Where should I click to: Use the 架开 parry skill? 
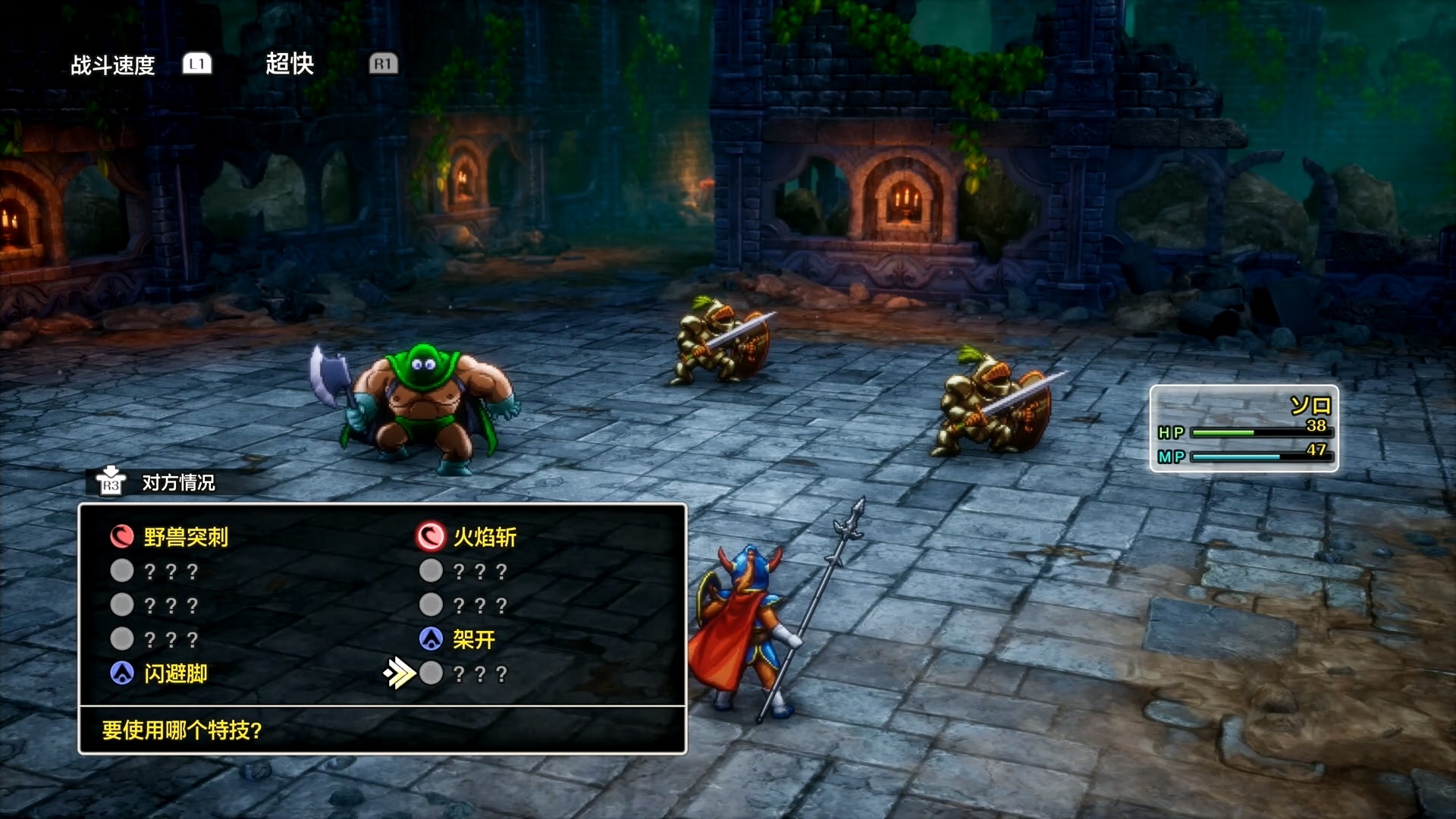[x=473, y=639]
